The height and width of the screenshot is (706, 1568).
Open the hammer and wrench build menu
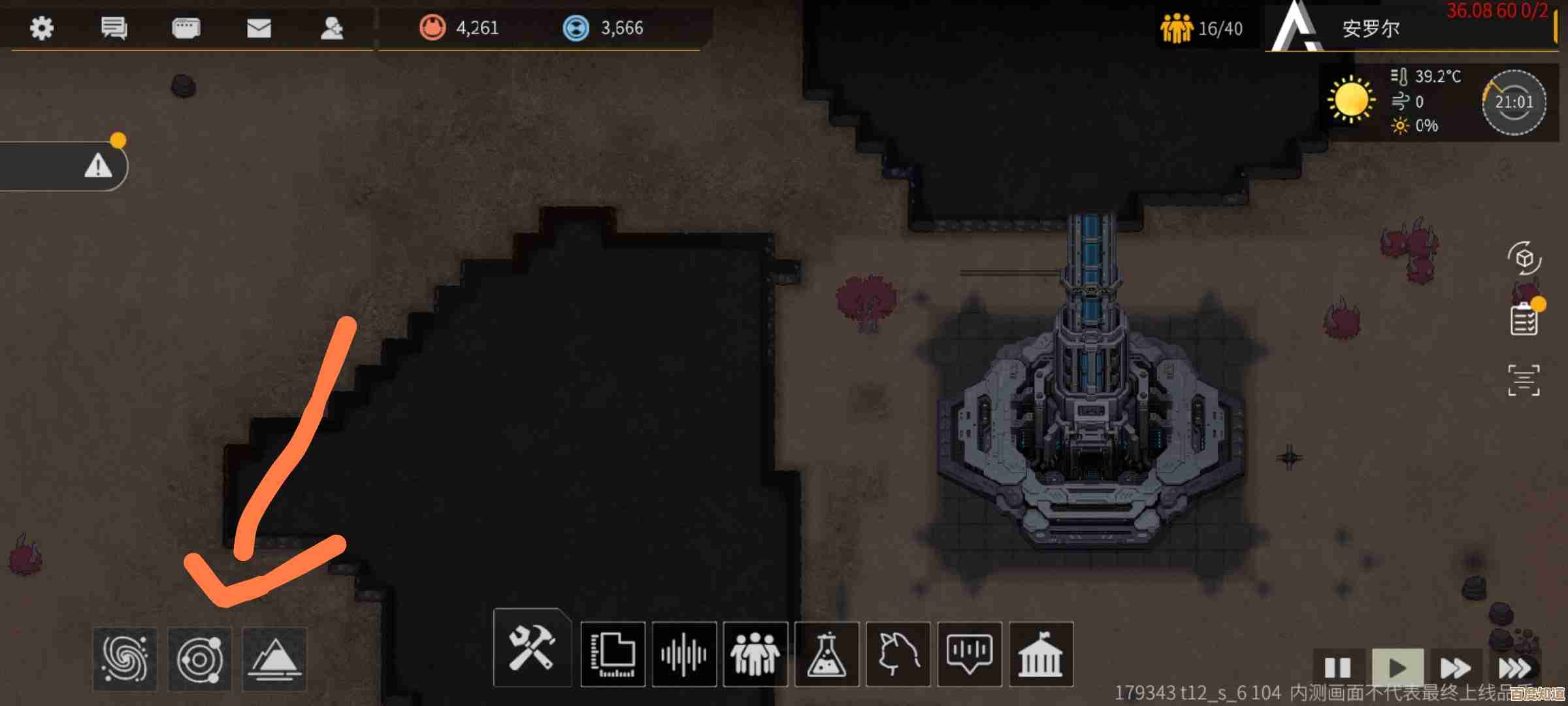click(x=532, y=648)
